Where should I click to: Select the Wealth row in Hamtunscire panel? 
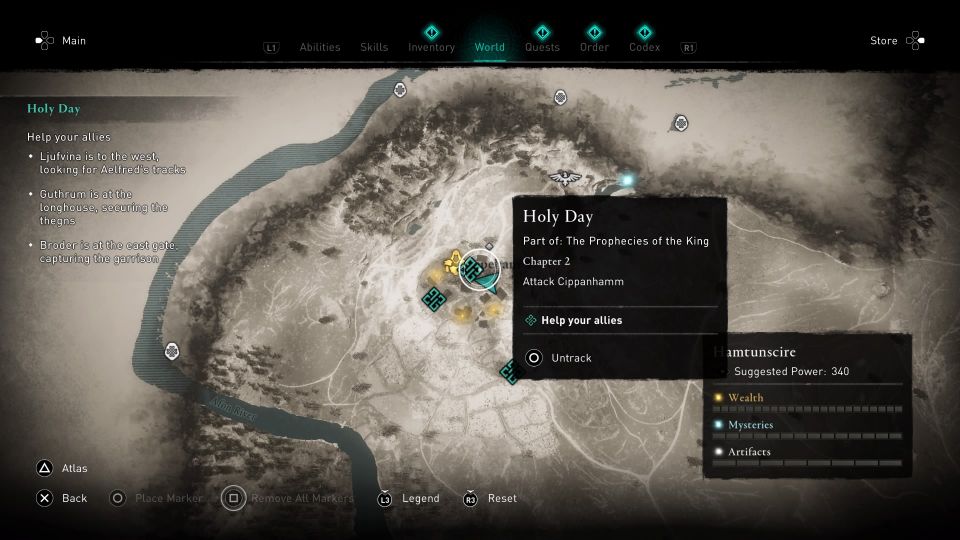click(807, 398)
